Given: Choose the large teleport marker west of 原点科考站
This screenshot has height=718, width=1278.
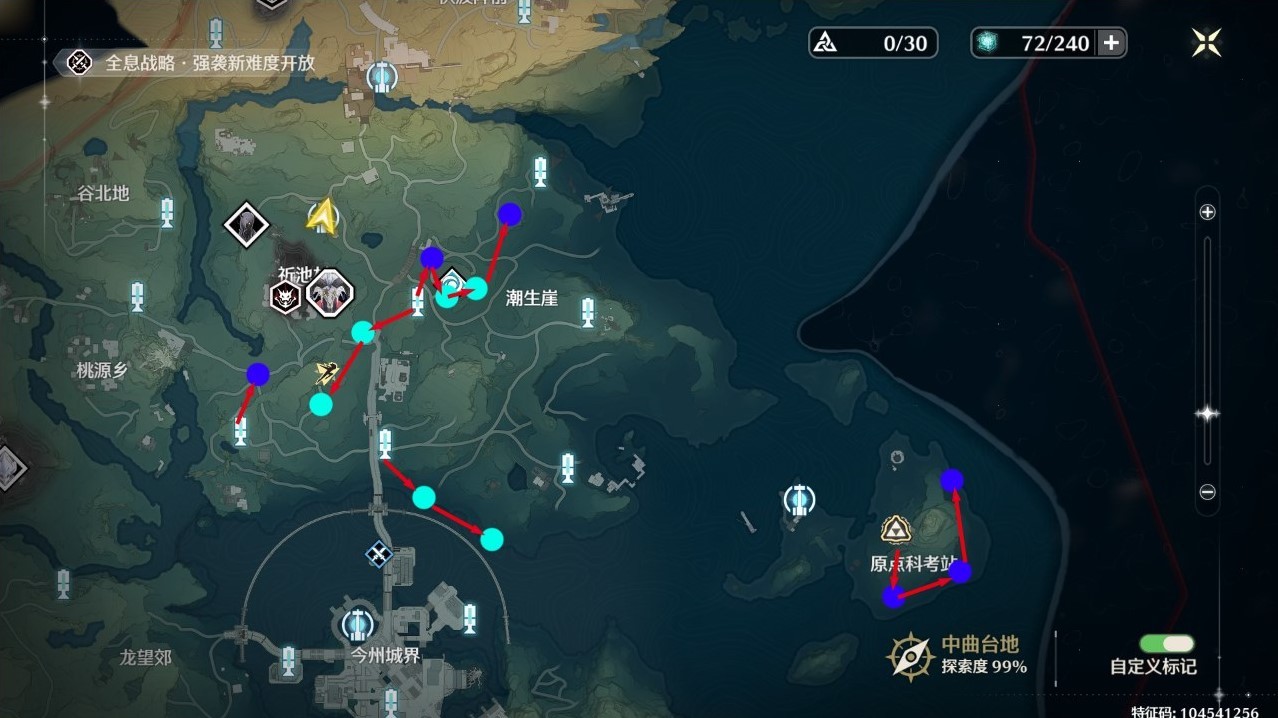Looking at the screenshot, I should 798,498.
